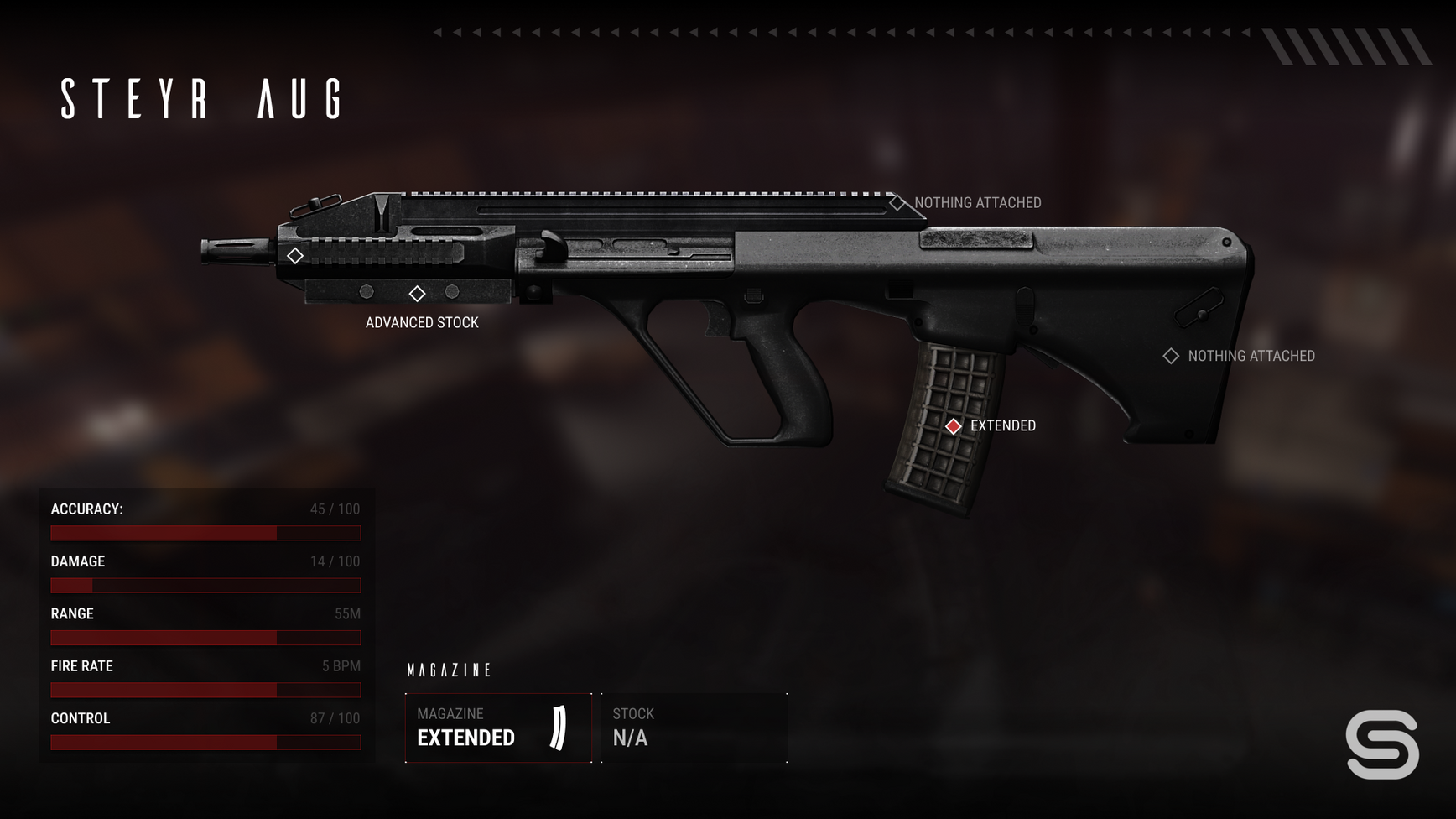Select the Extended magazine tile
This screenshot has width=1456, height=819.
click(x=498, y=728)
